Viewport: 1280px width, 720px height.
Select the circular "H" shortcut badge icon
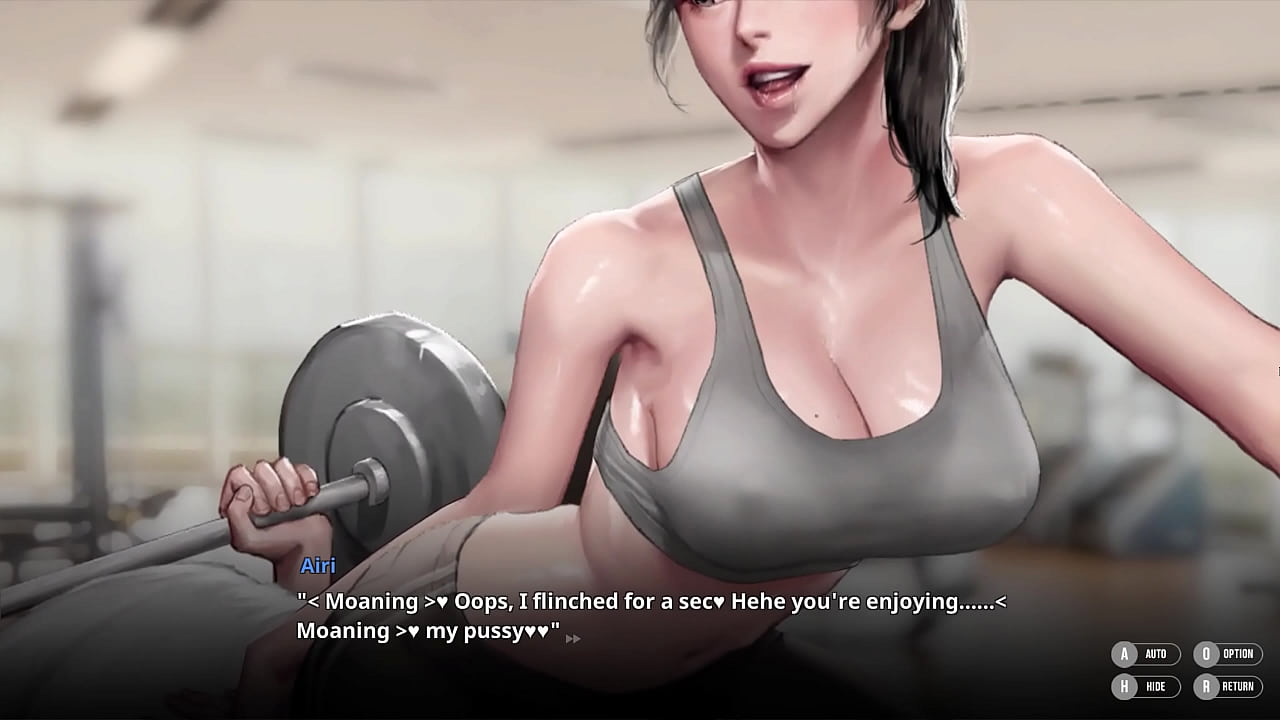[1124, 687]
